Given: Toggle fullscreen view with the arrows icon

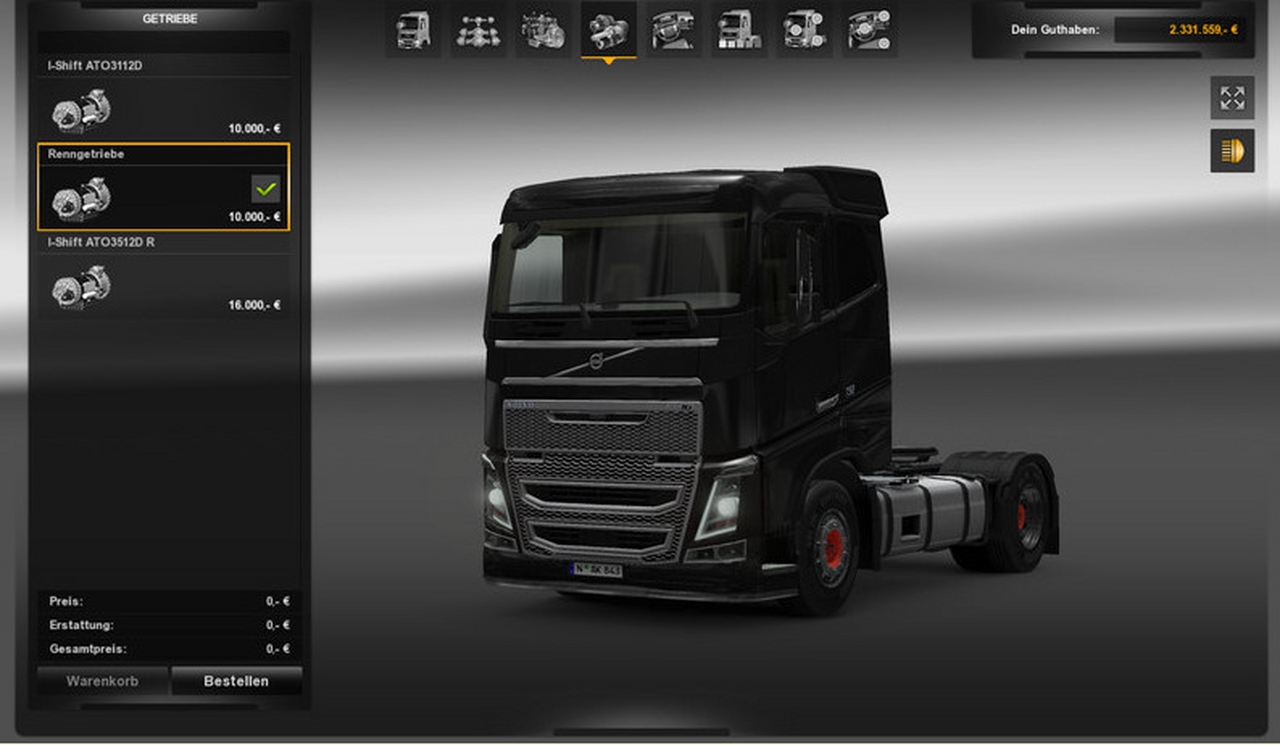Looking at the screenshot, I should click(x=1232, y=98).
